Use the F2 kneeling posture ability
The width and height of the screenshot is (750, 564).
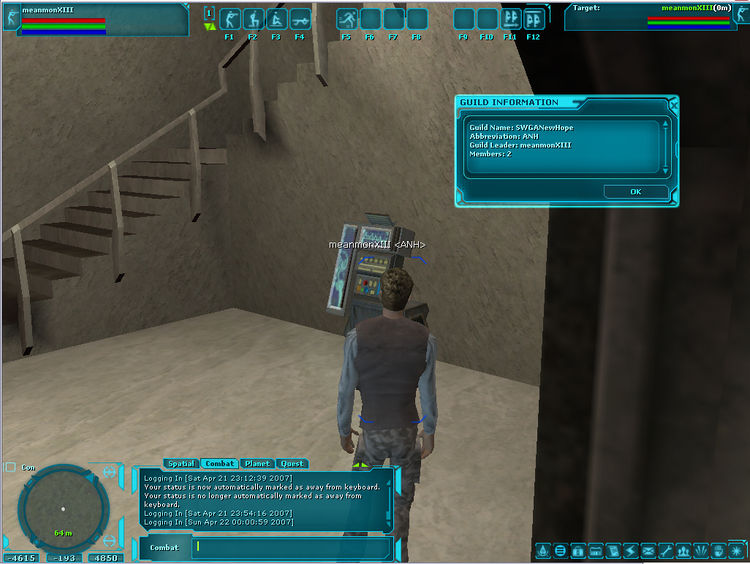(x=253, y=19)
